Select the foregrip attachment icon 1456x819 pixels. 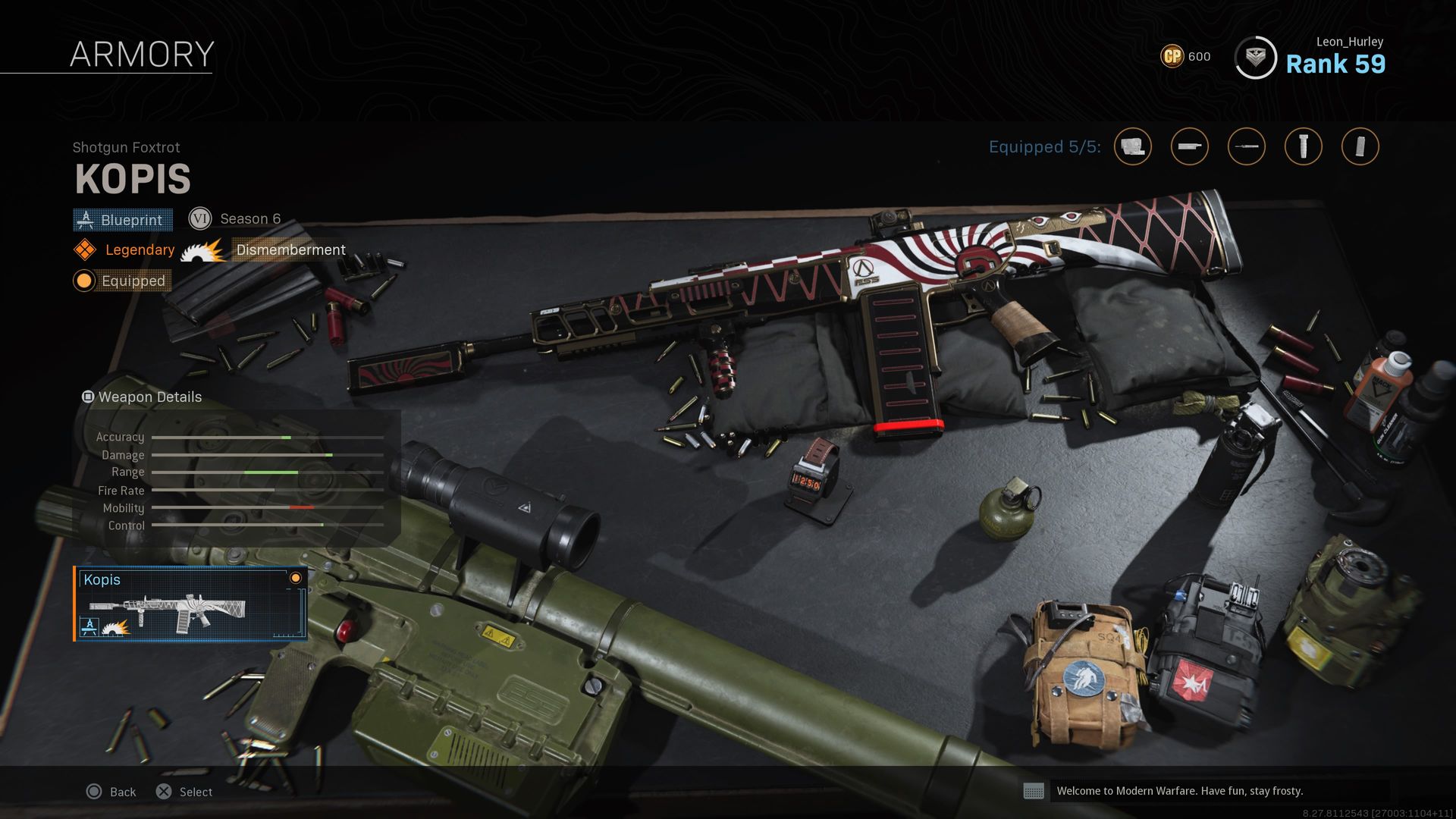click(x=1303, y=146)
